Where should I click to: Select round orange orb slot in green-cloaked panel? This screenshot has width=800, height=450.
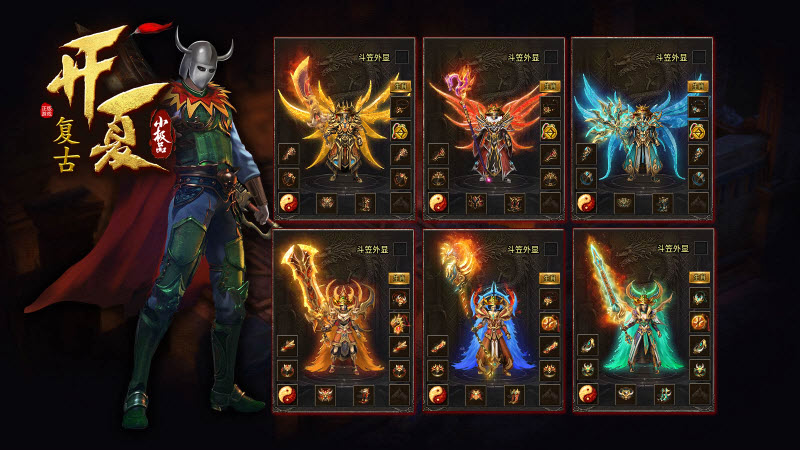pos(698,322)
